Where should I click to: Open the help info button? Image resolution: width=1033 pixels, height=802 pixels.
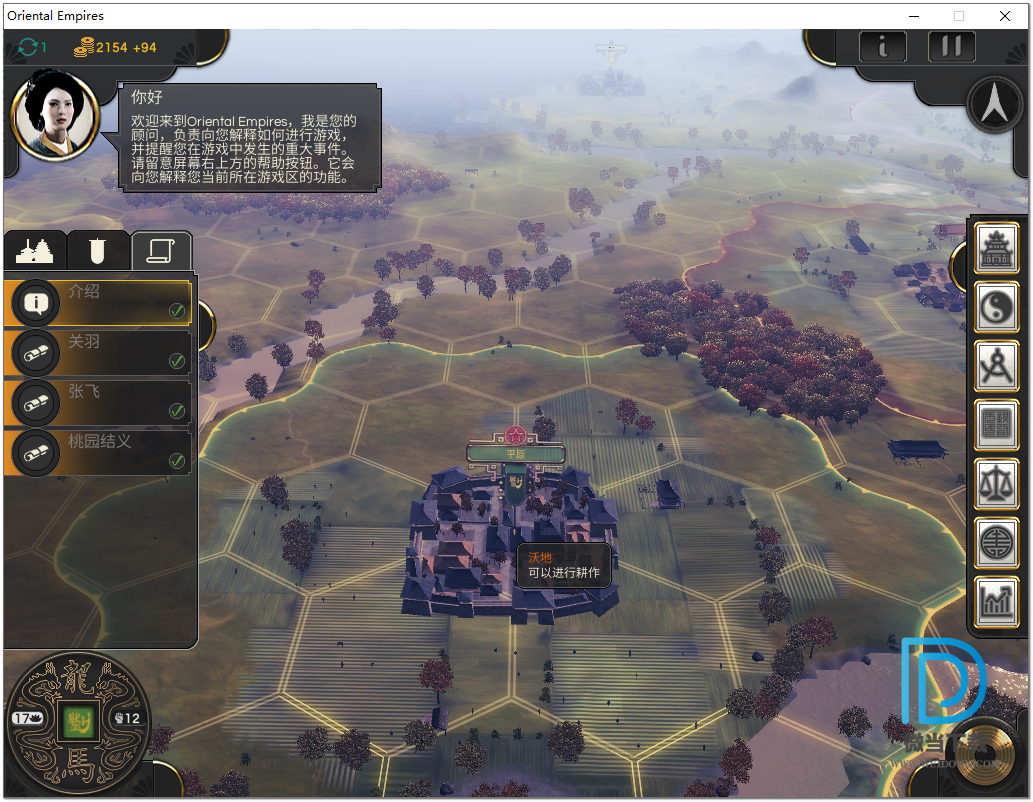pos(884,46)
